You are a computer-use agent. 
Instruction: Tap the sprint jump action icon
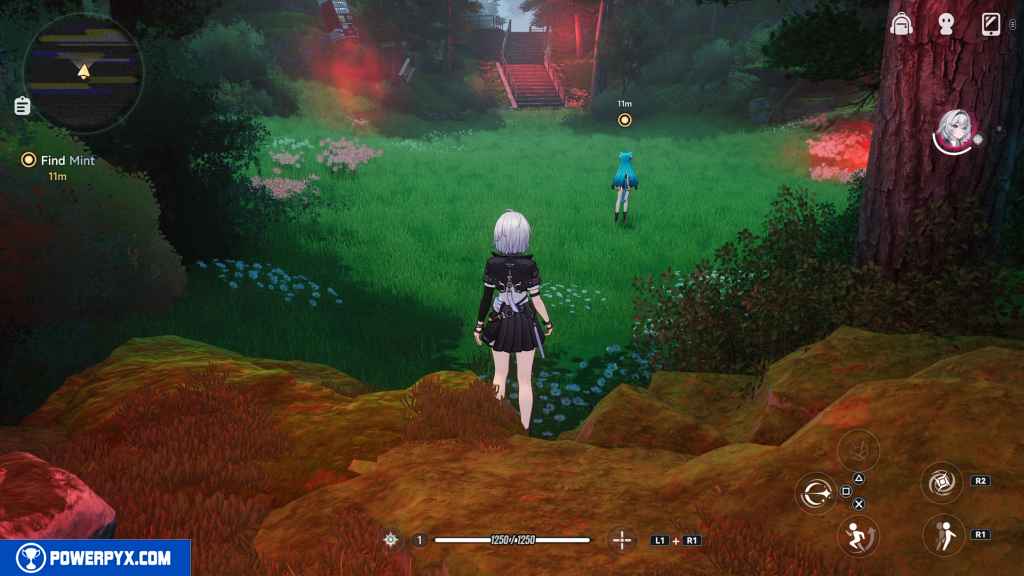coord(855,534)
